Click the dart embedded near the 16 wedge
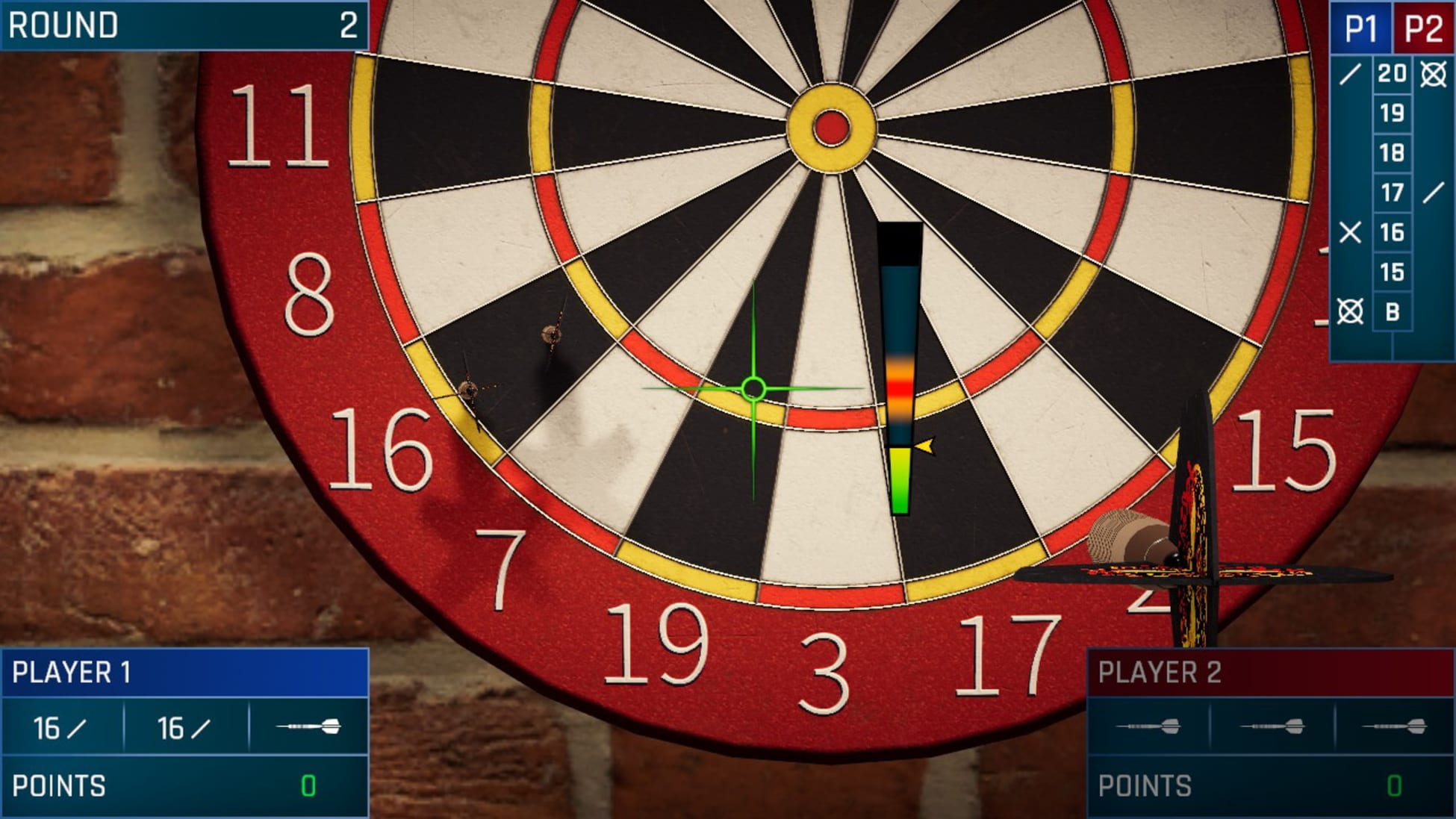 click(x=470, y=388)
